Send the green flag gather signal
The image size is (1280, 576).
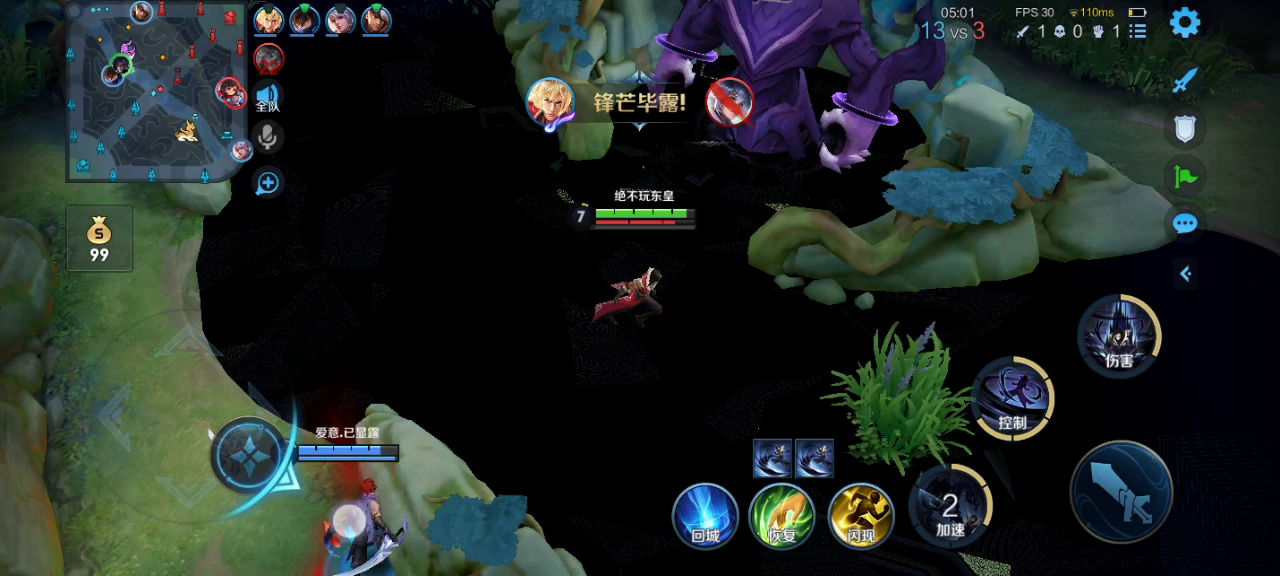tap(1185, 177)
